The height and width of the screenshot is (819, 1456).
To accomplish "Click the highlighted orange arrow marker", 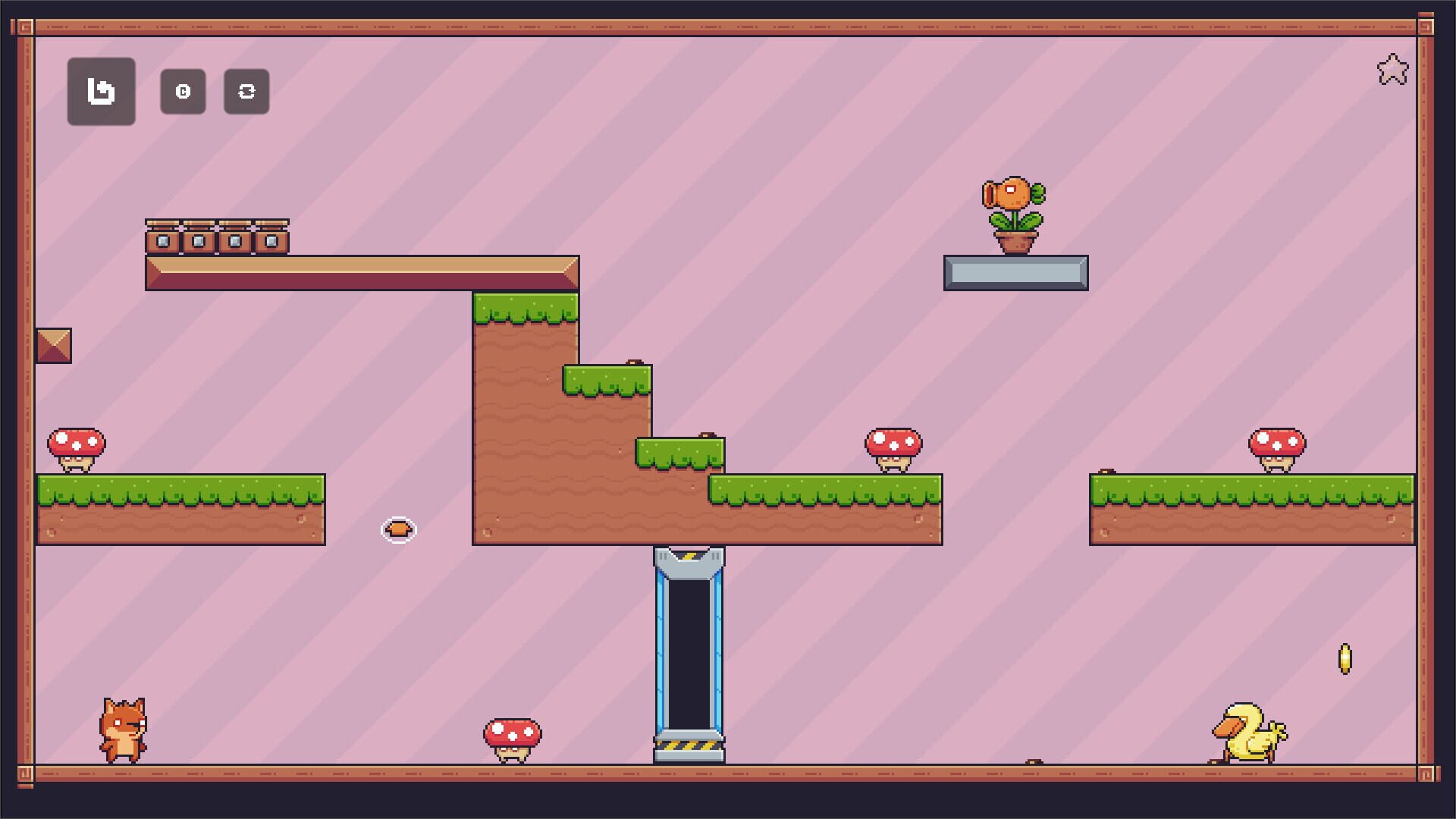I will pos(398,530).
